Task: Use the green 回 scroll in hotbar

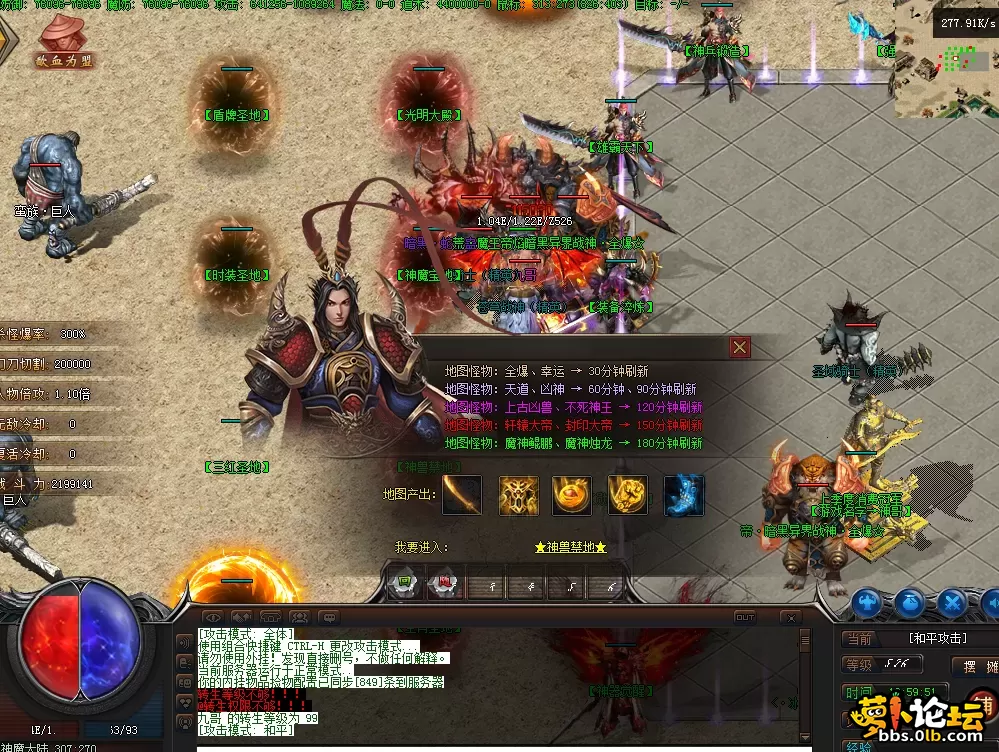Action: click(405, 585)
